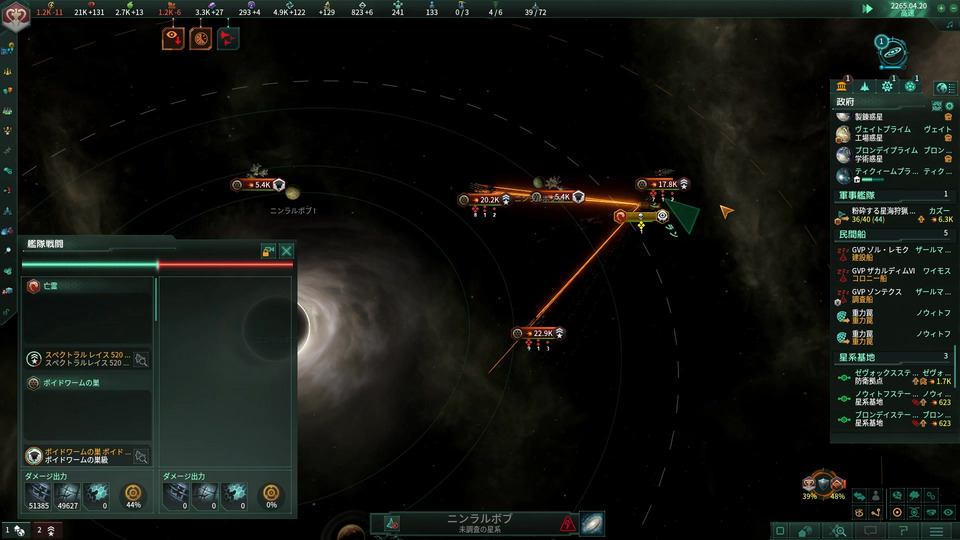Screen dimensions: 960x540
Task: Toggle game speed play button
Action: (x=868, y=9)
